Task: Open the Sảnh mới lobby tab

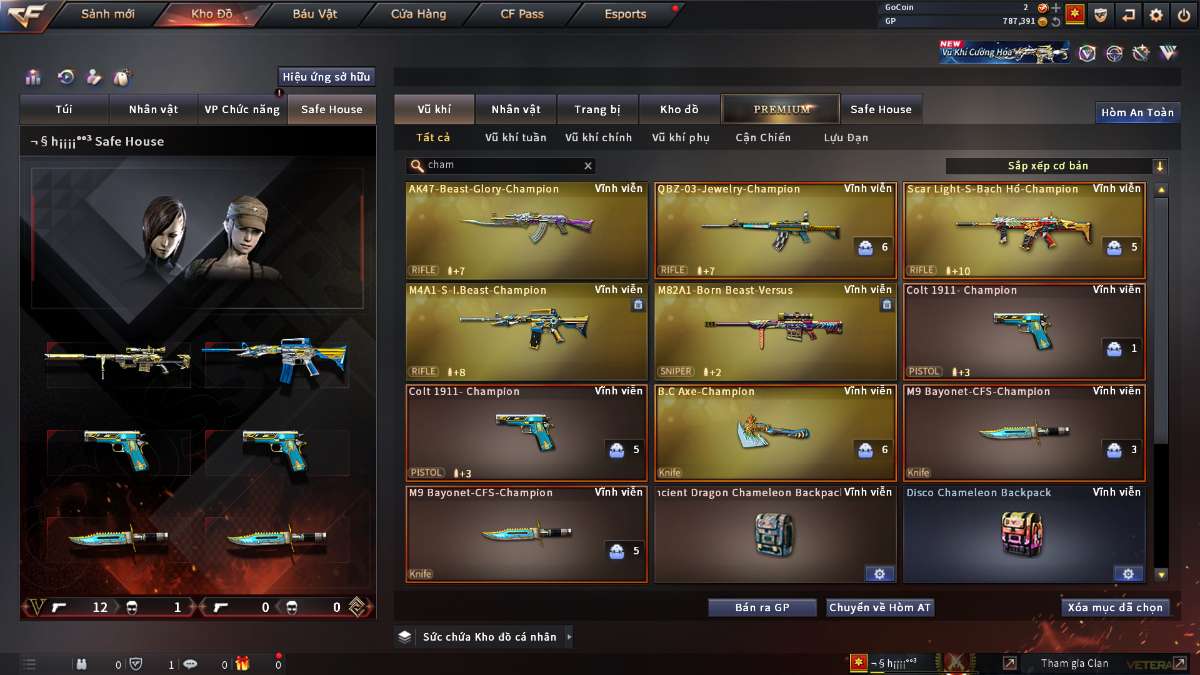Action: click(x=107, y=14)
